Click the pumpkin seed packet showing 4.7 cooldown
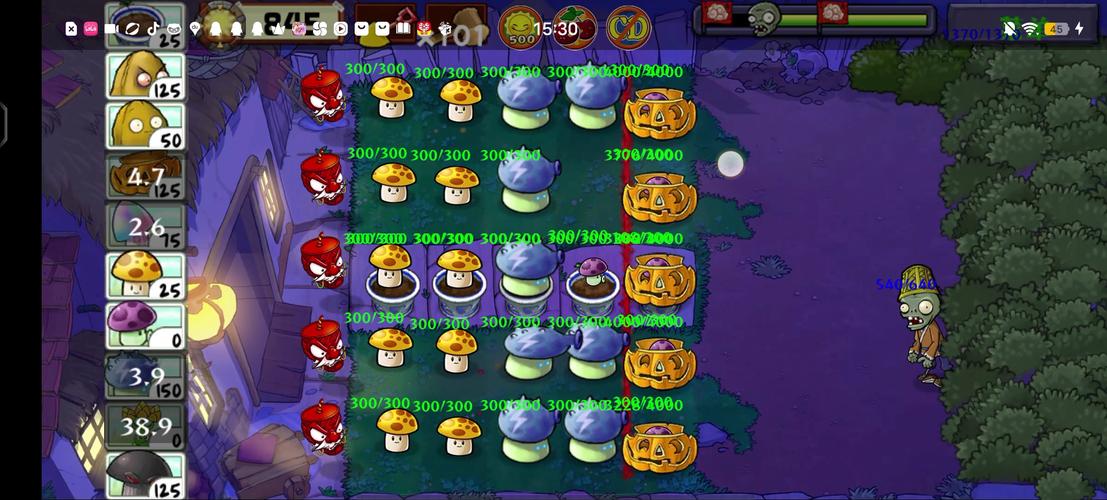Image resolution: width=1107 pixels, height=500 pixels. [146, 177]
